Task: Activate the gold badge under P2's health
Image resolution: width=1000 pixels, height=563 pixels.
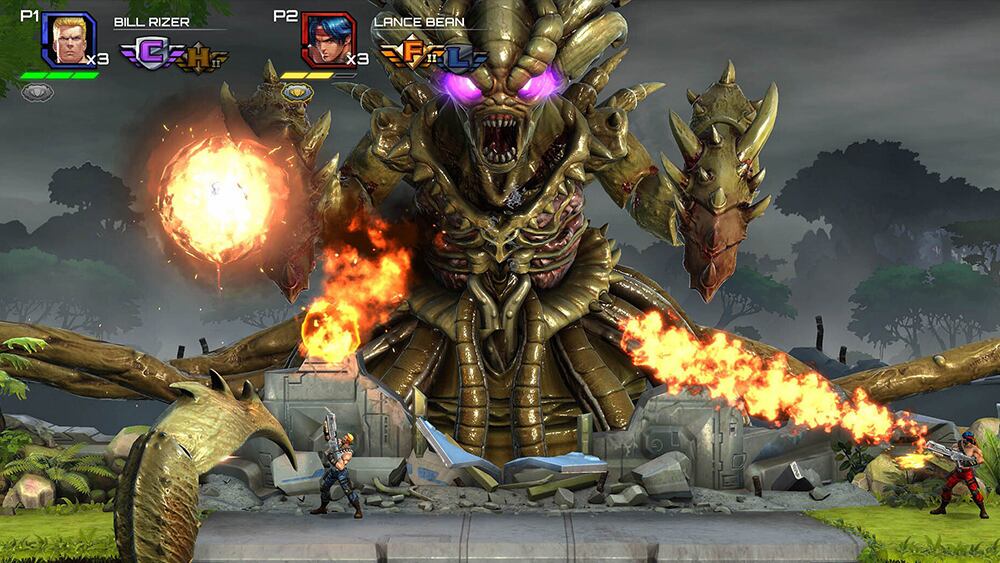Action: pos(297,92)
